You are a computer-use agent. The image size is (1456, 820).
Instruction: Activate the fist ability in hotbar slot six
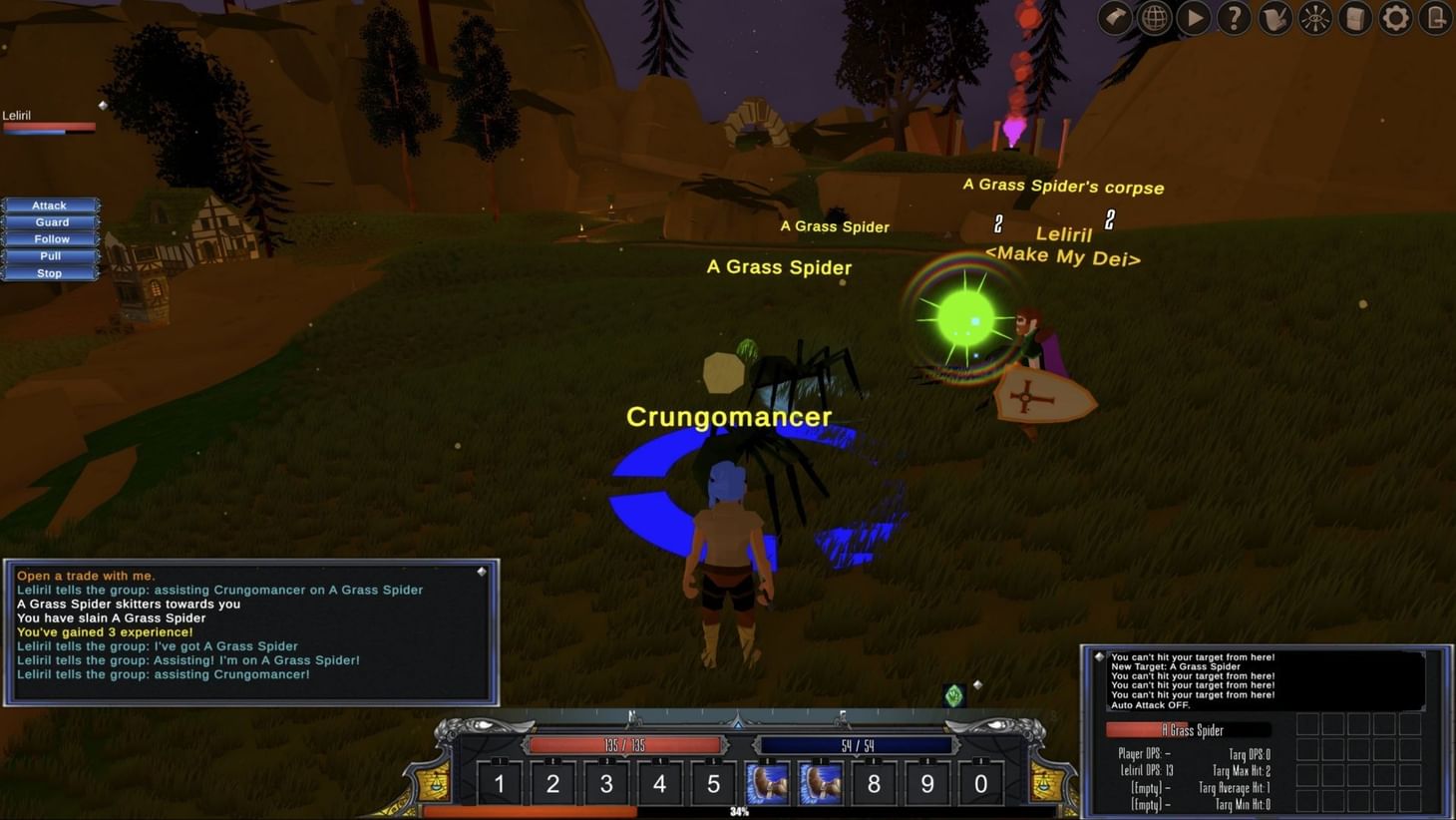(766, 784)
